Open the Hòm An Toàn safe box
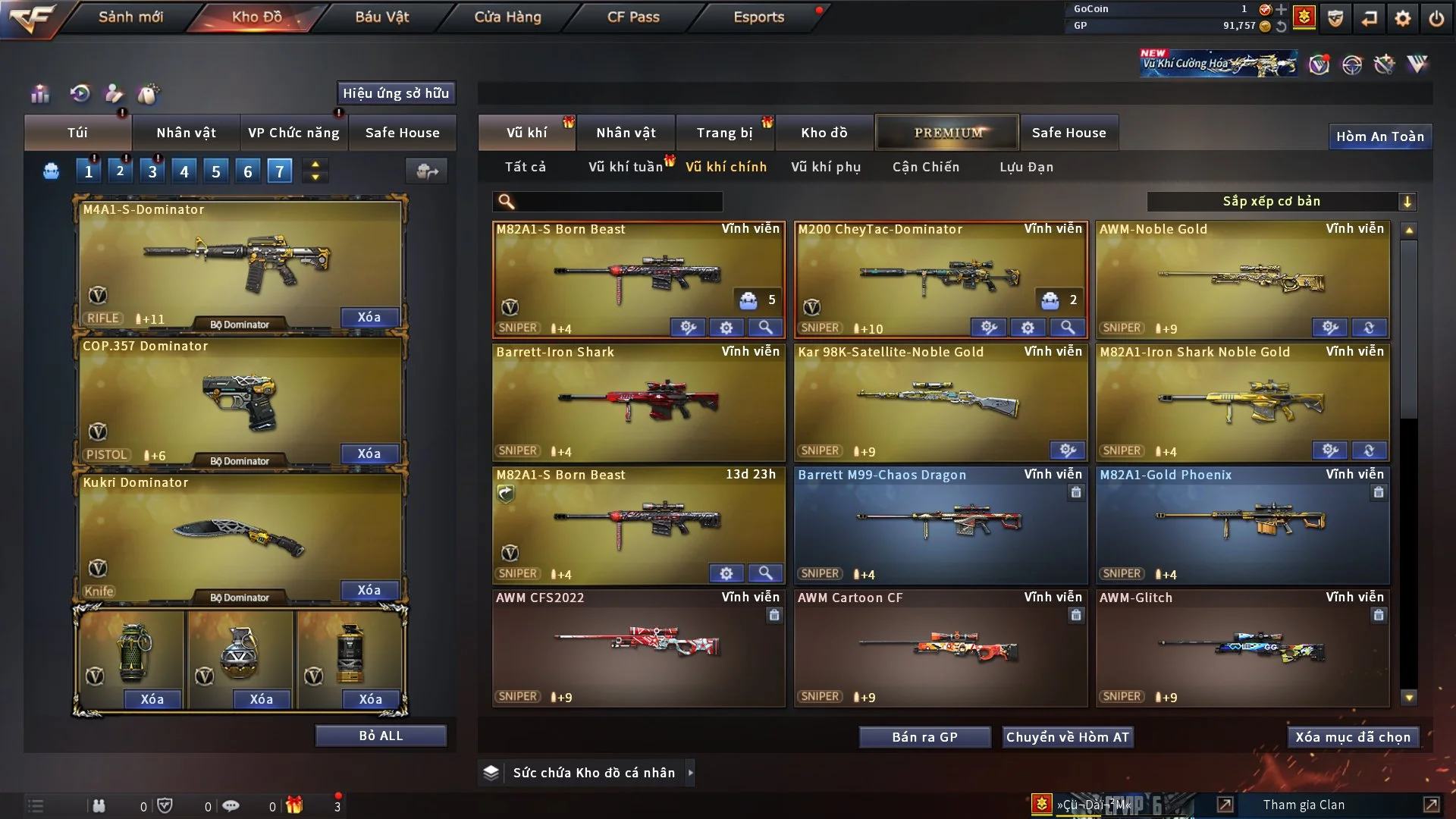The image size is (1456, 819). 1379,136
